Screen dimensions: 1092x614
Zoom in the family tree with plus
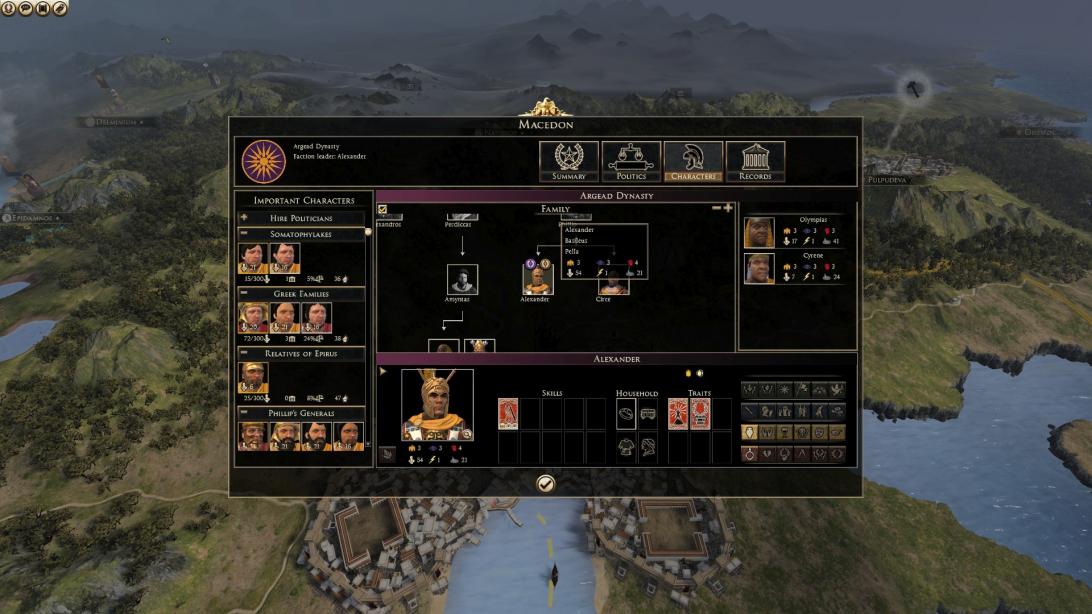(x=728, y=208)
